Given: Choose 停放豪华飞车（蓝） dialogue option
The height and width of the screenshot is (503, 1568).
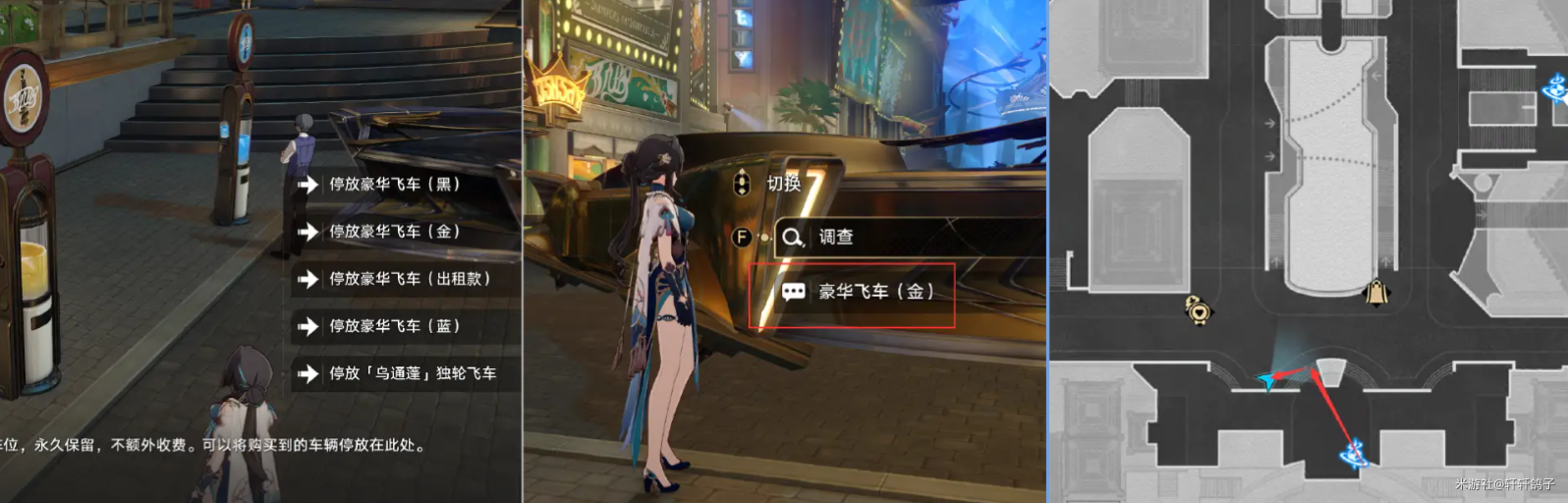Looking at the screenshot, I should 395,325.
